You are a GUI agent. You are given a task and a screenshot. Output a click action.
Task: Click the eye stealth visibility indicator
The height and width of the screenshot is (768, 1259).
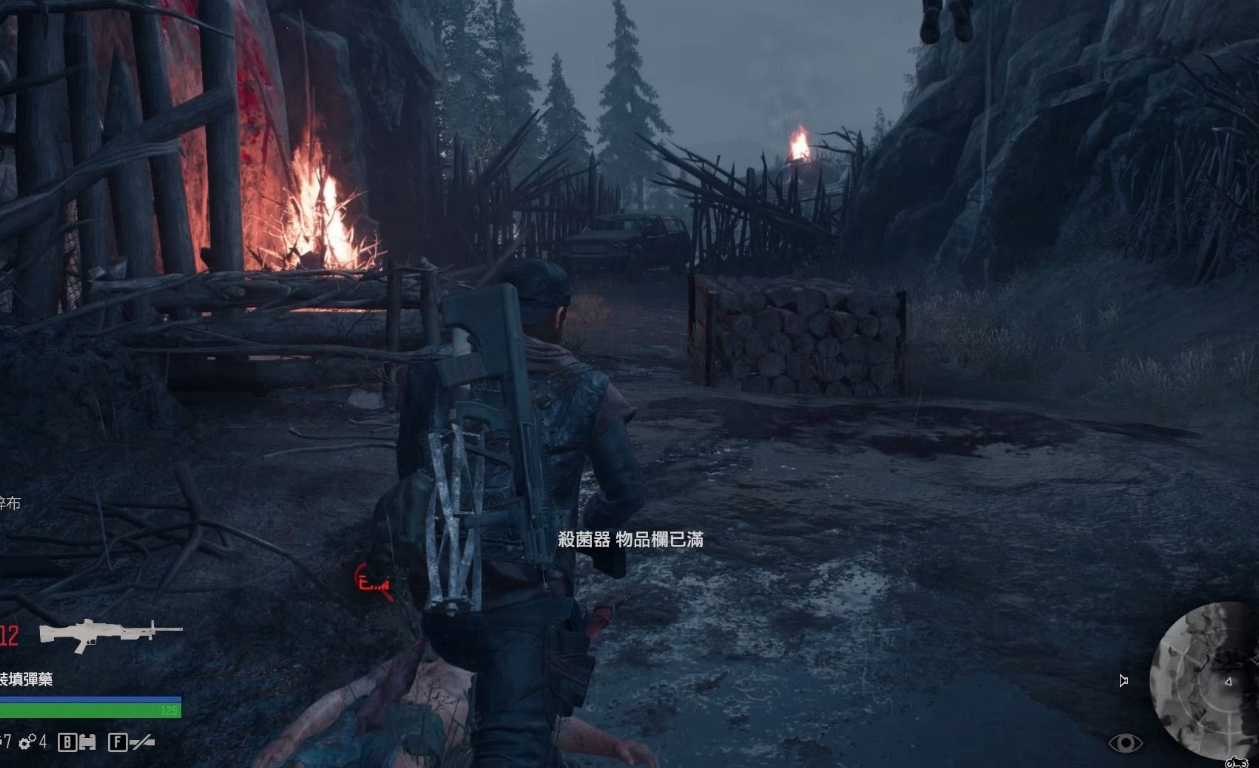1125,743
